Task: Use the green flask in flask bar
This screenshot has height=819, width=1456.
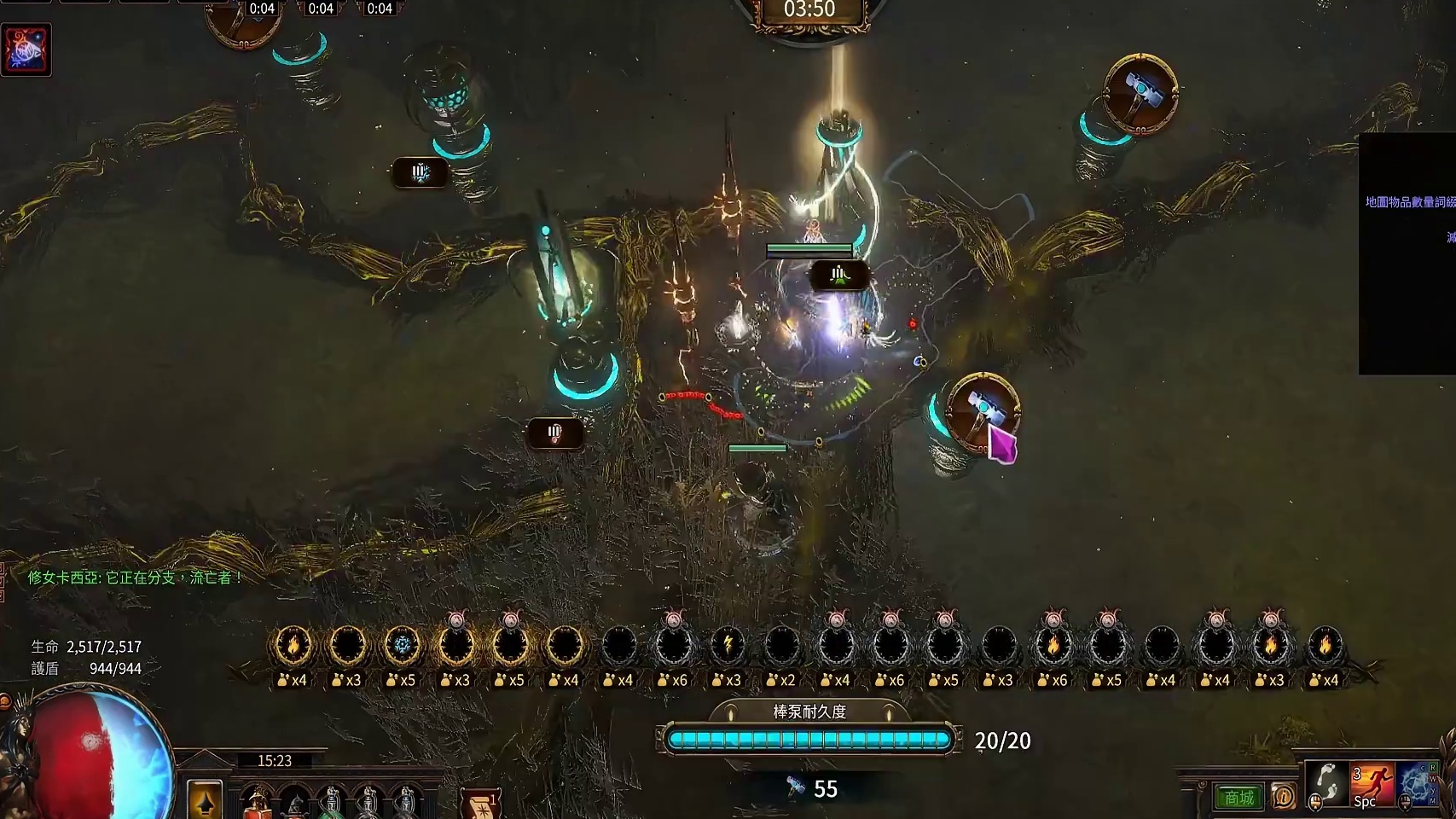Action: click(x=332, y=804)
